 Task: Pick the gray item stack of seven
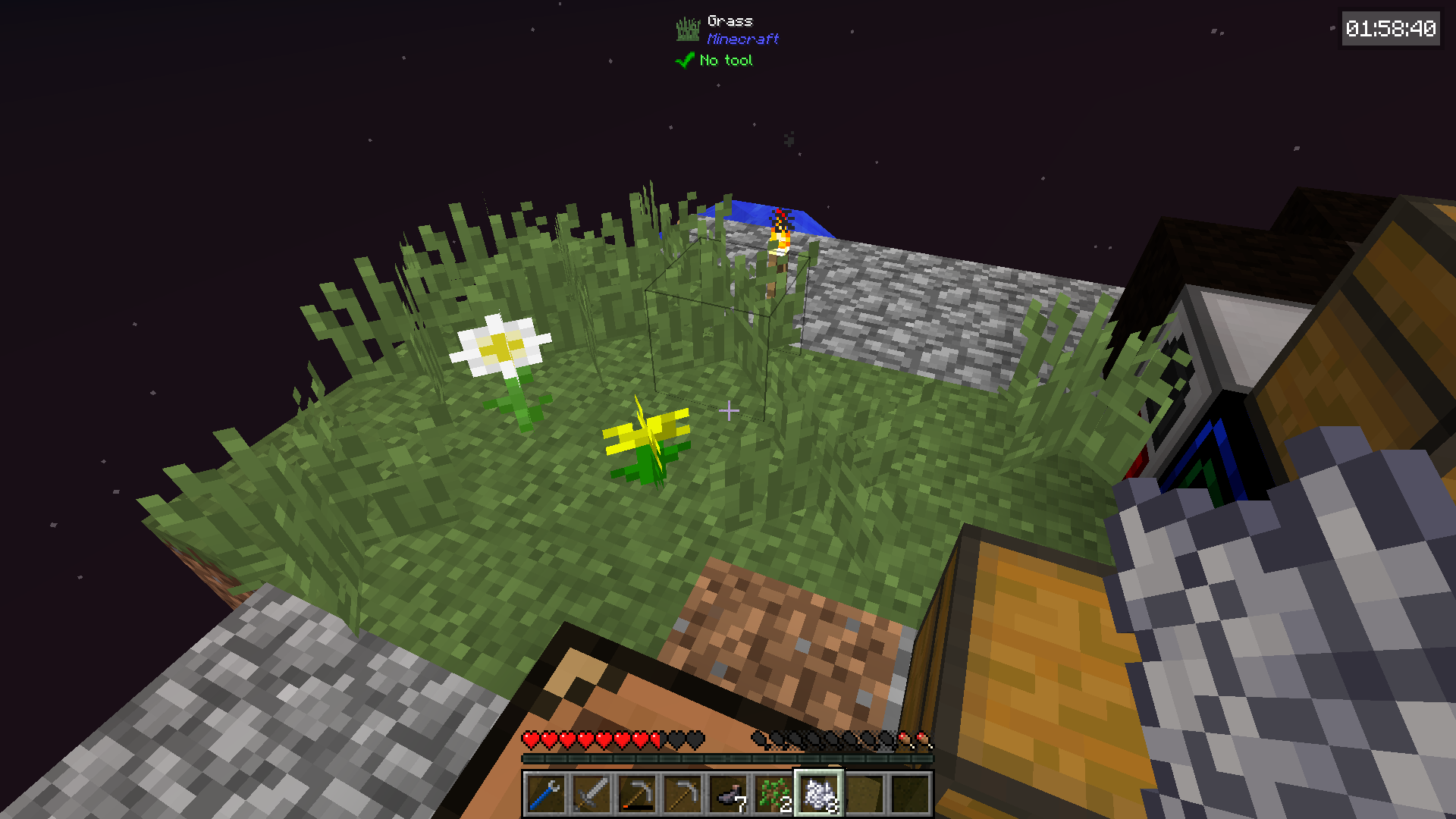(x=727, y=794)
